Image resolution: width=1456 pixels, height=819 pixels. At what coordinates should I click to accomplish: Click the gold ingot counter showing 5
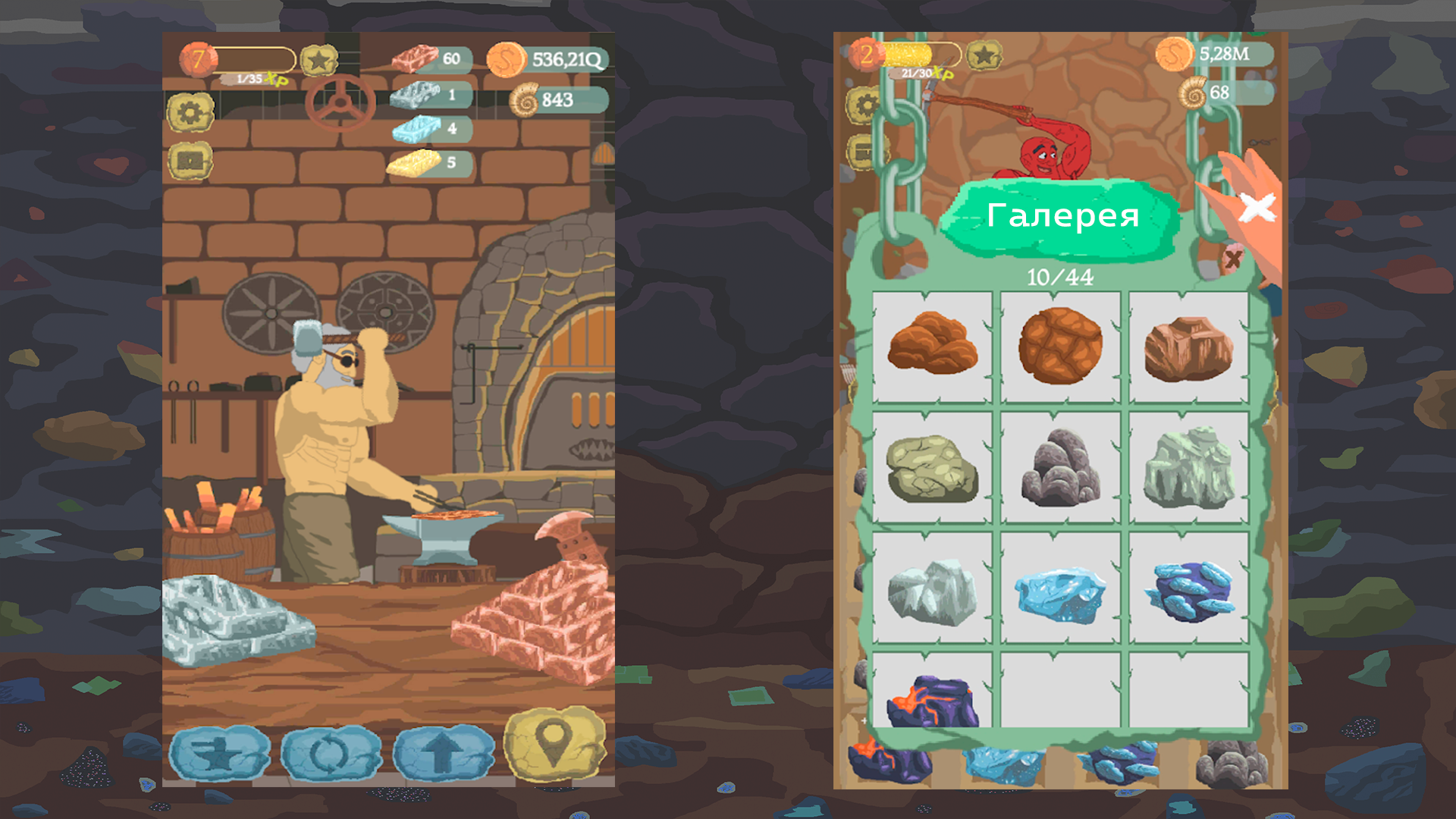click(x=425, y=162)
